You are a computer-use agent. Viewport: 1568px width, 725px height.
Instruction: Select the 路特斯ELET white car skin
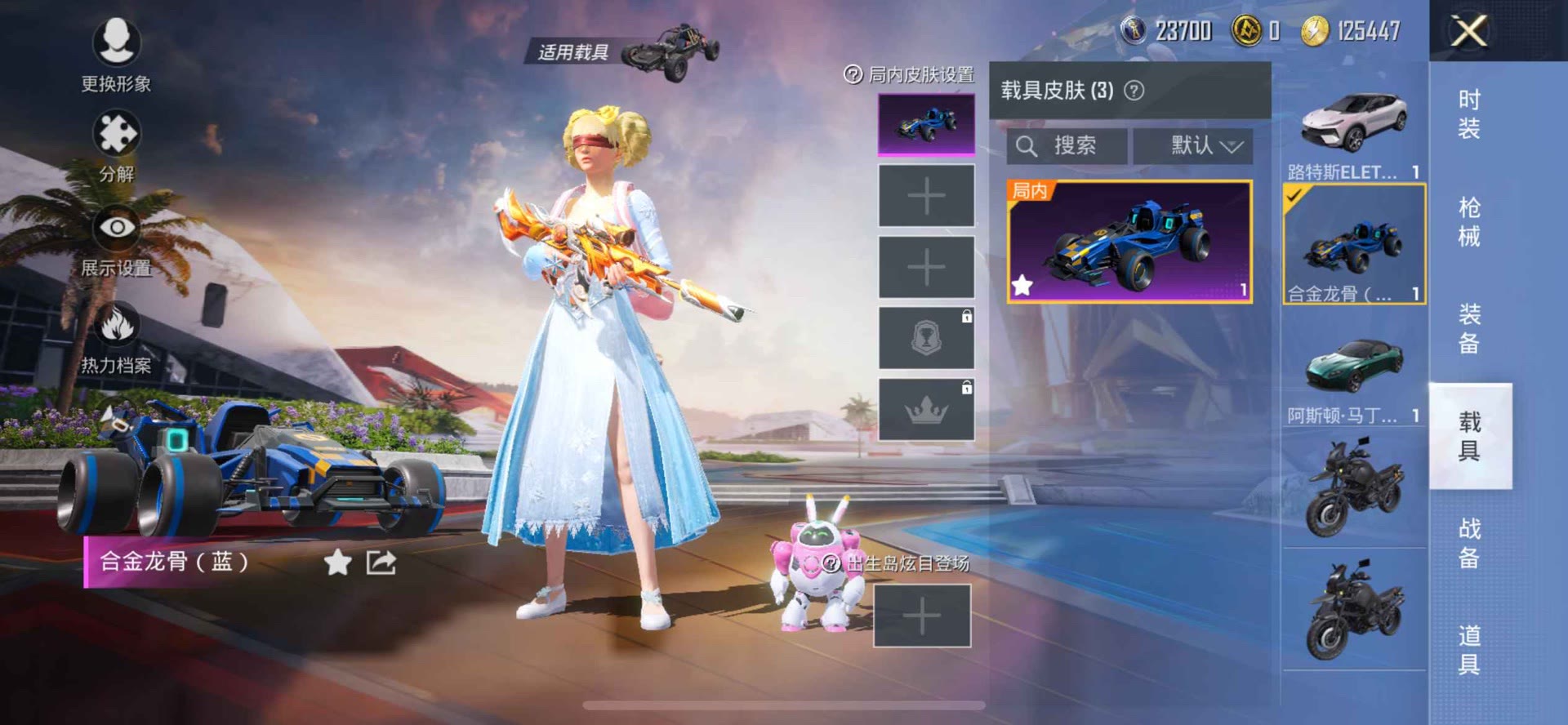[1353, 124]
